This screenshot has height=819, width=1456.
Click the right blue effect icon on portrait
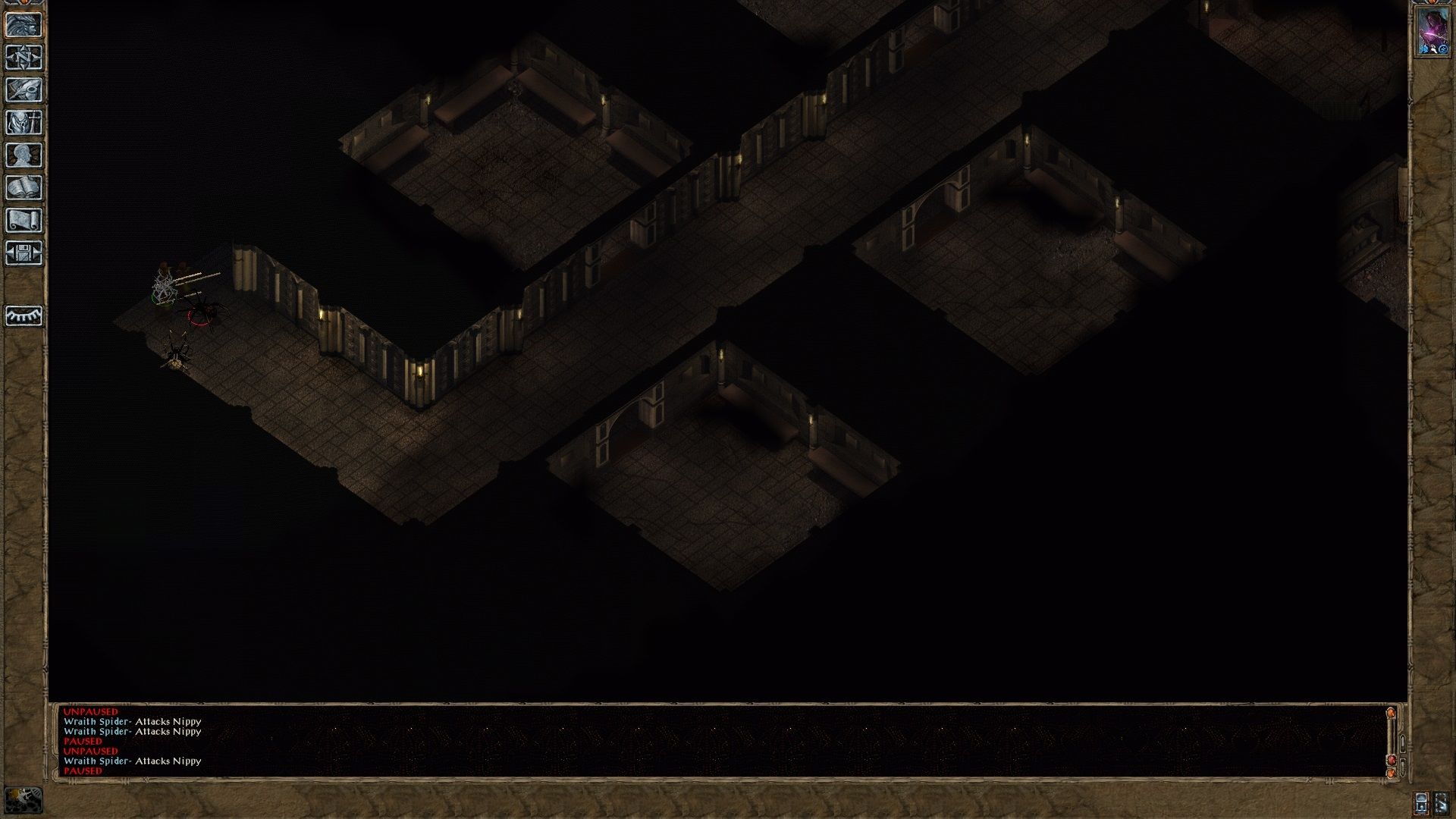coord(1442,49)
